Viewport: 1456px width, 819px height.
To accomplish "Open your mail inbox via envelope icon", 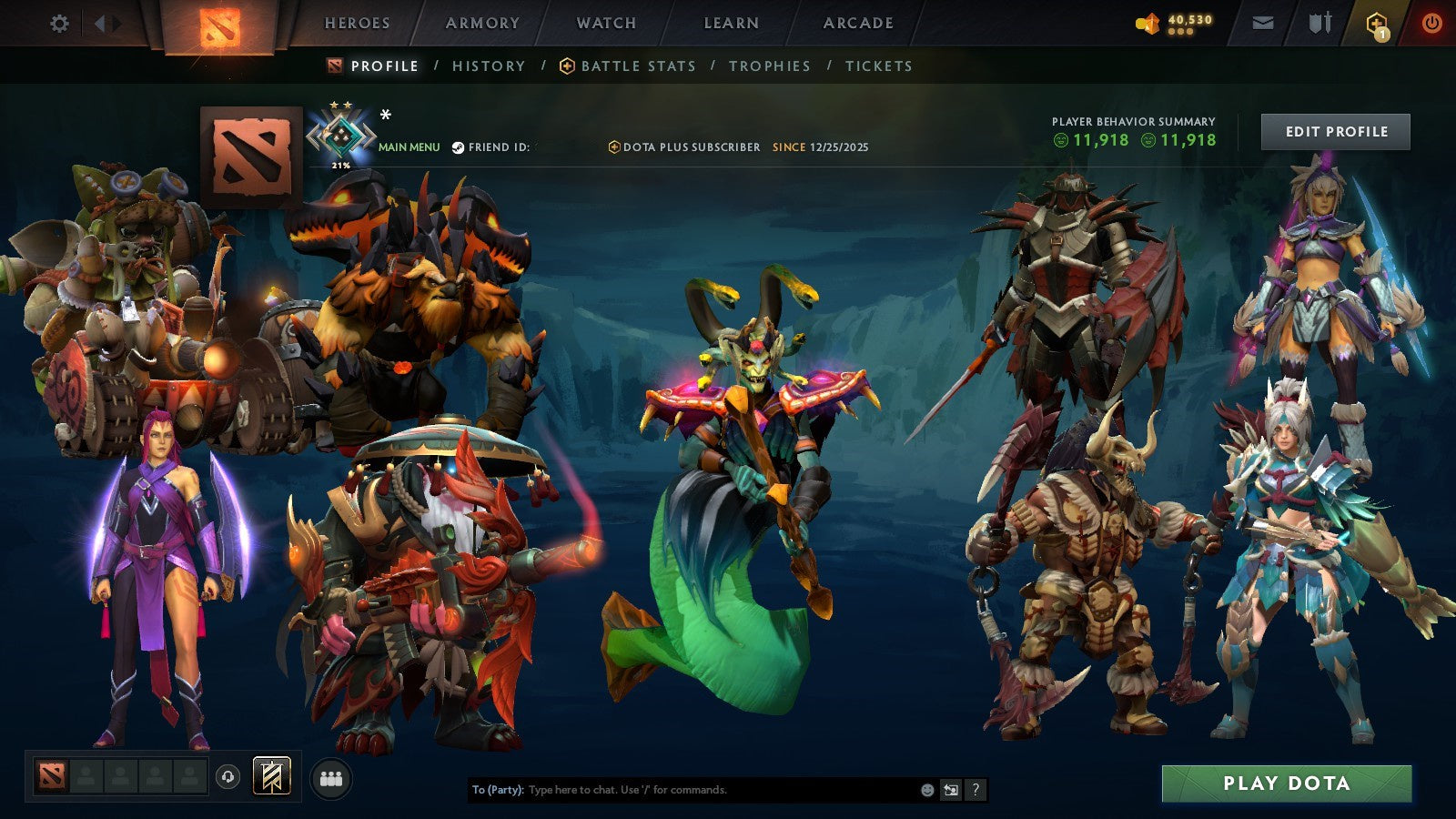I will [1260, 25].
